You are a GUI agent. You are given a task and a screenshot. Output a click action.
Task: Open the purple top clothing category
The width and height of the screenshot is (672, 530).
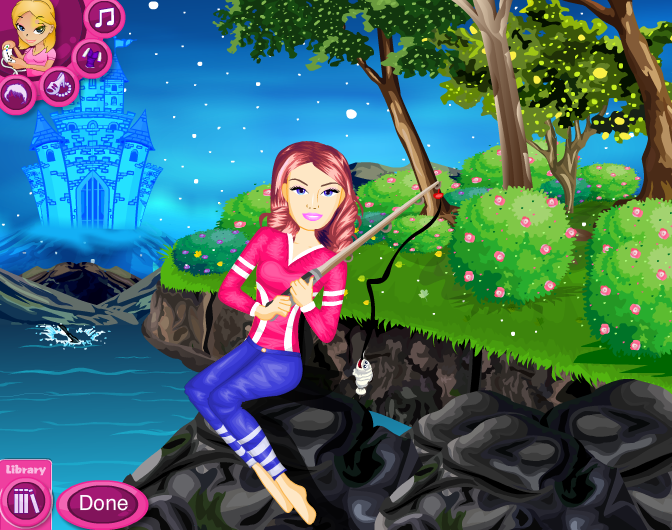coord(90,54)
